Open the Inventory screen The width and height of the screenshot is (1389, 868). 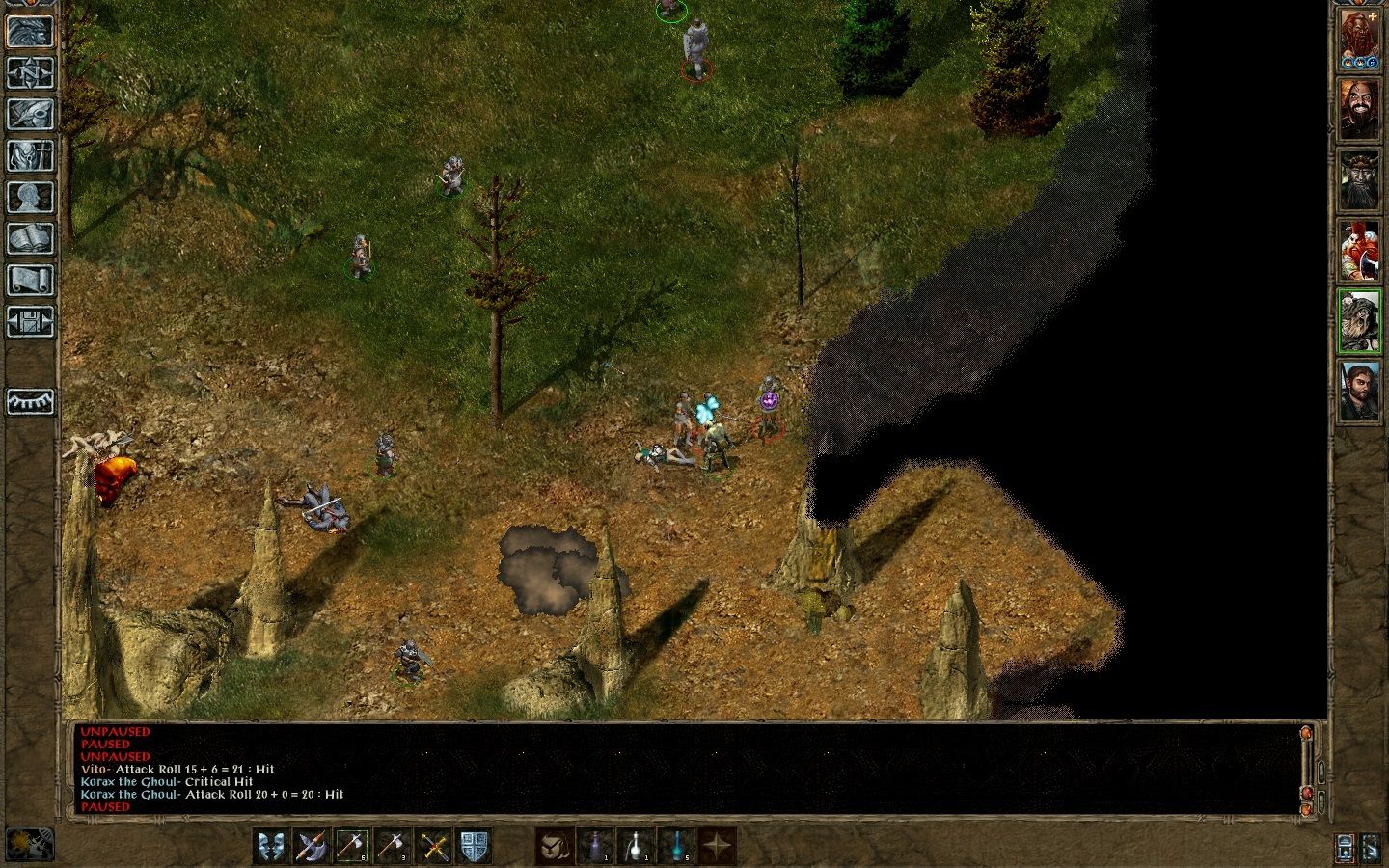click(x=32, y=154)
